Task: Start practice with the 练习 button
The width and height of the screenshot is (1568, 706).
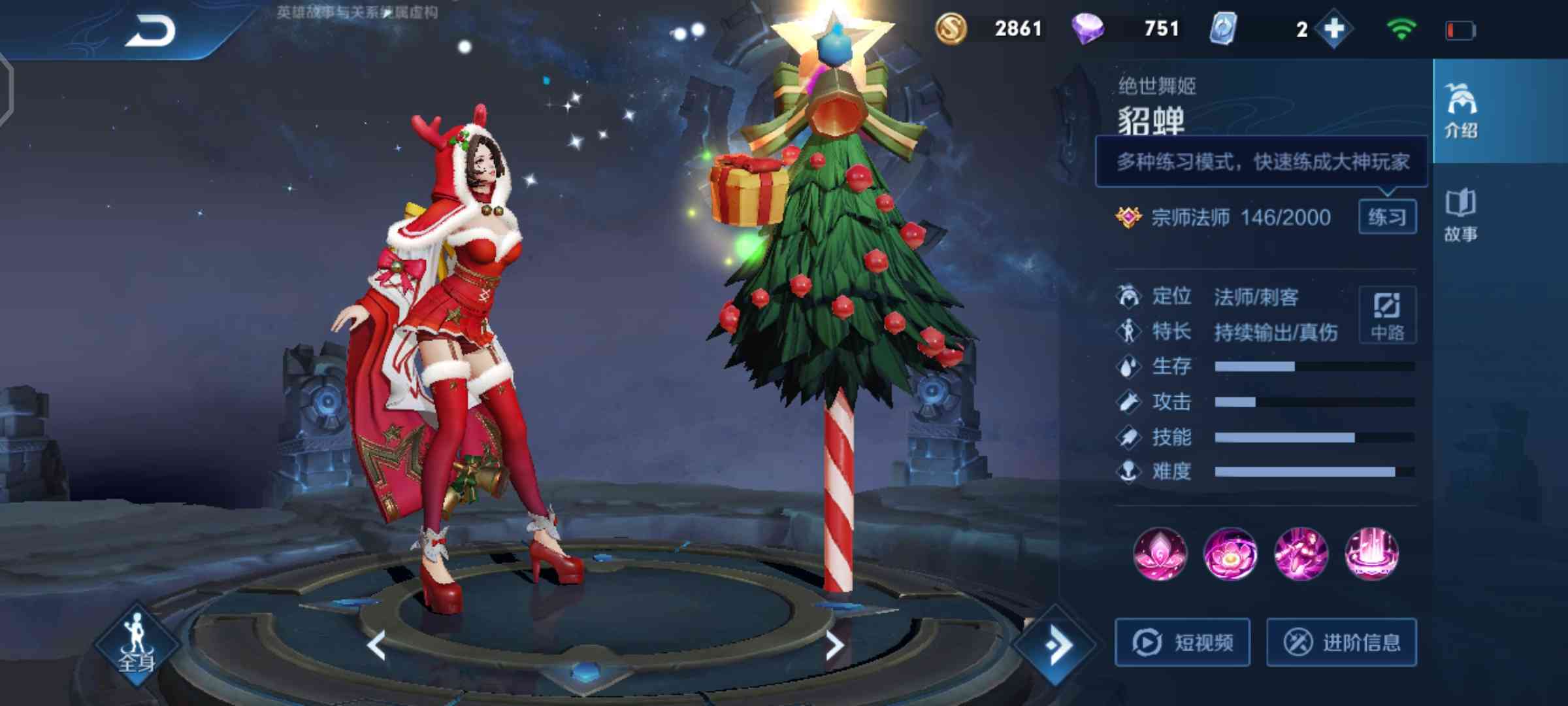Action: pos(1387,217)
